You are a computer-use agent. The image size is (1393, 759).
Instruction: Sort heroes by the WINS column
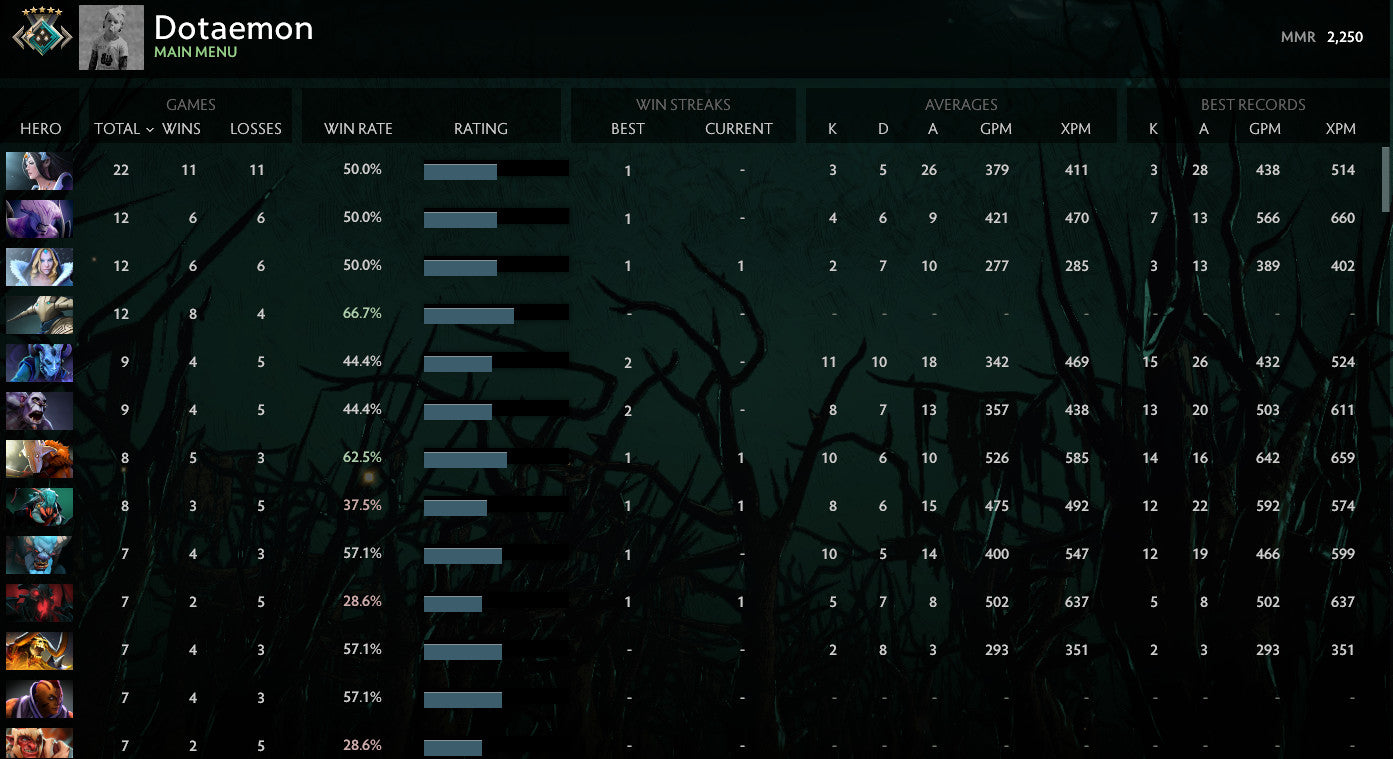[x=182, y=129]
